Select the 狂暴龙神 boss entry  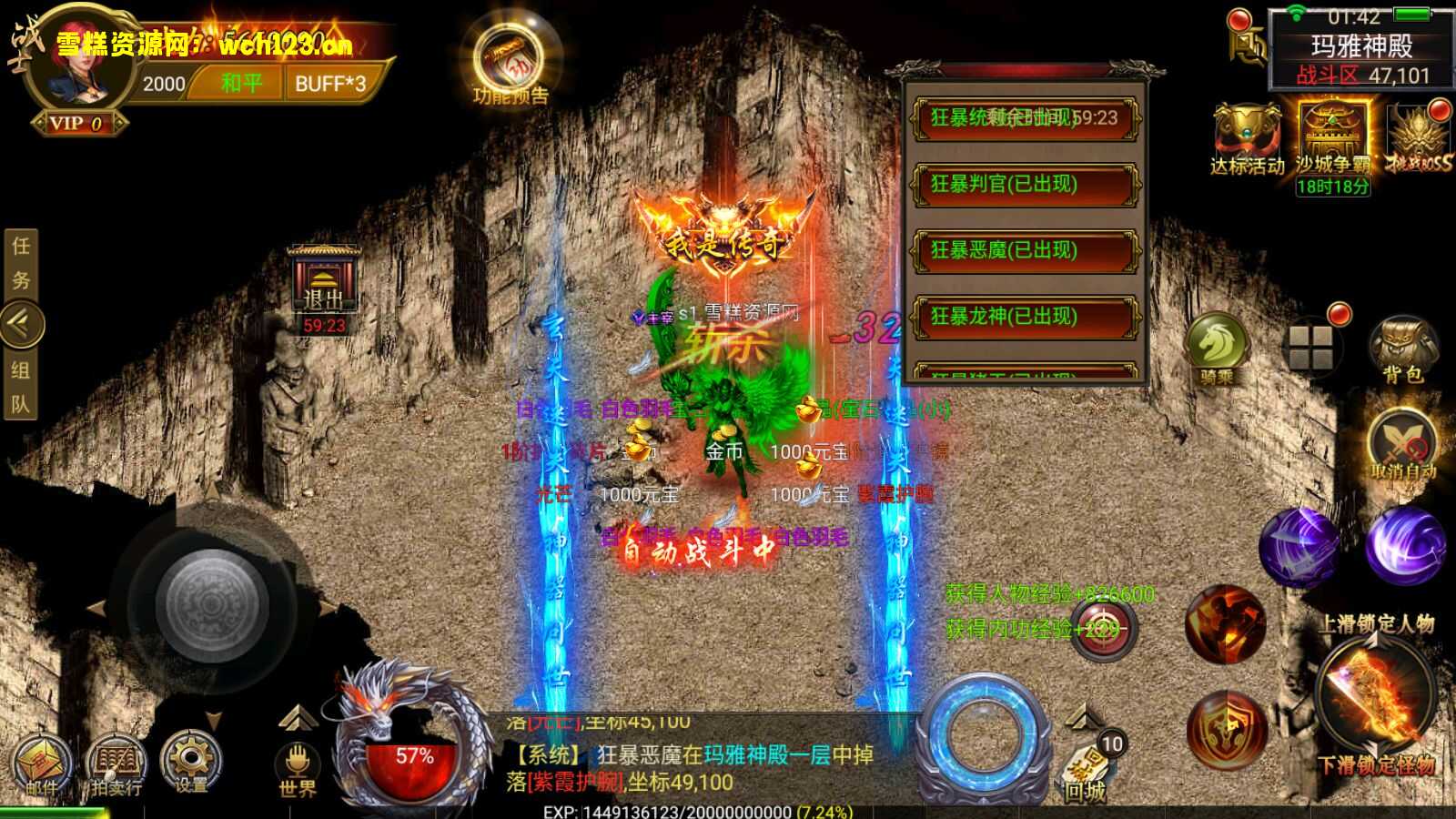pyautogui.click(x=1025, y=317)
